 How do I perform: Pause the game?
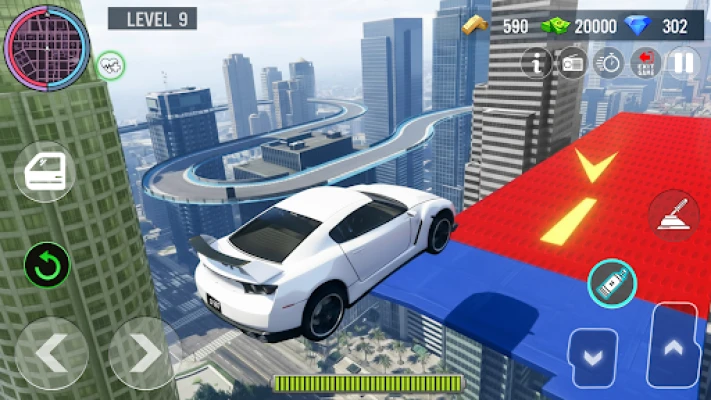pyautogui.click(x=683, y=62)
